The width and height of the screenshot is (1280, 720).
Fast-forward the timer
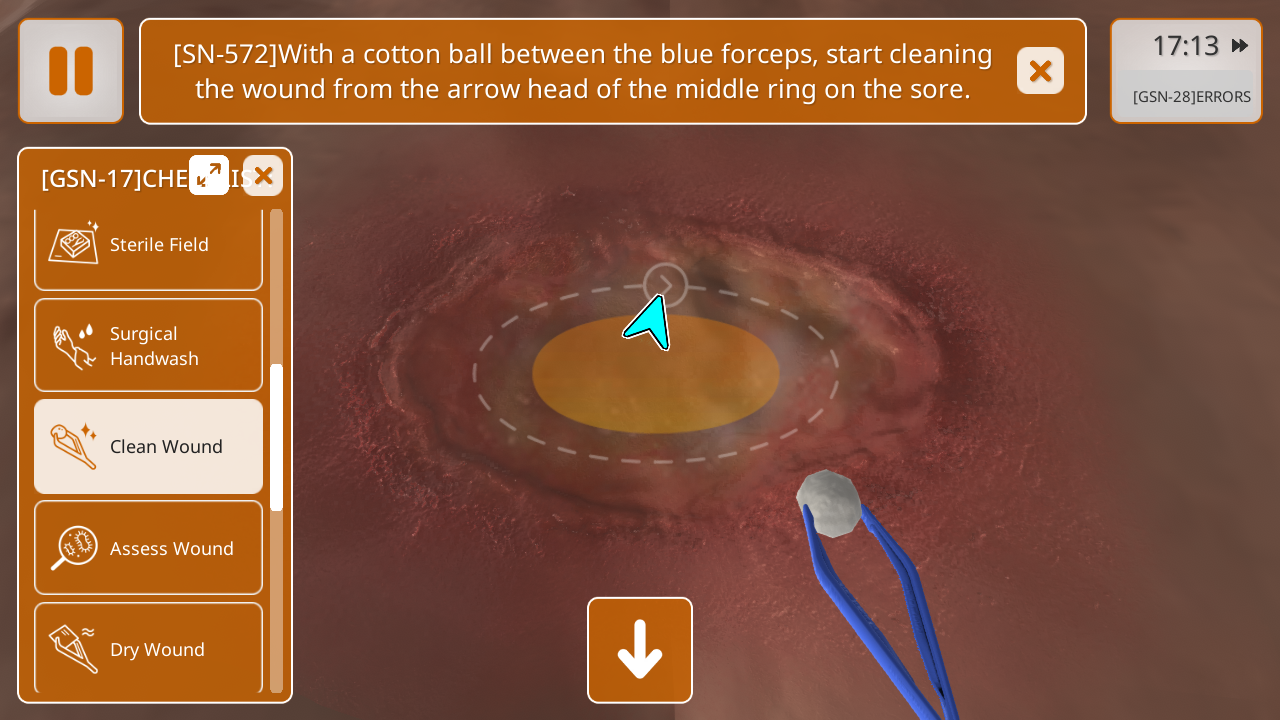point(1240,45)
